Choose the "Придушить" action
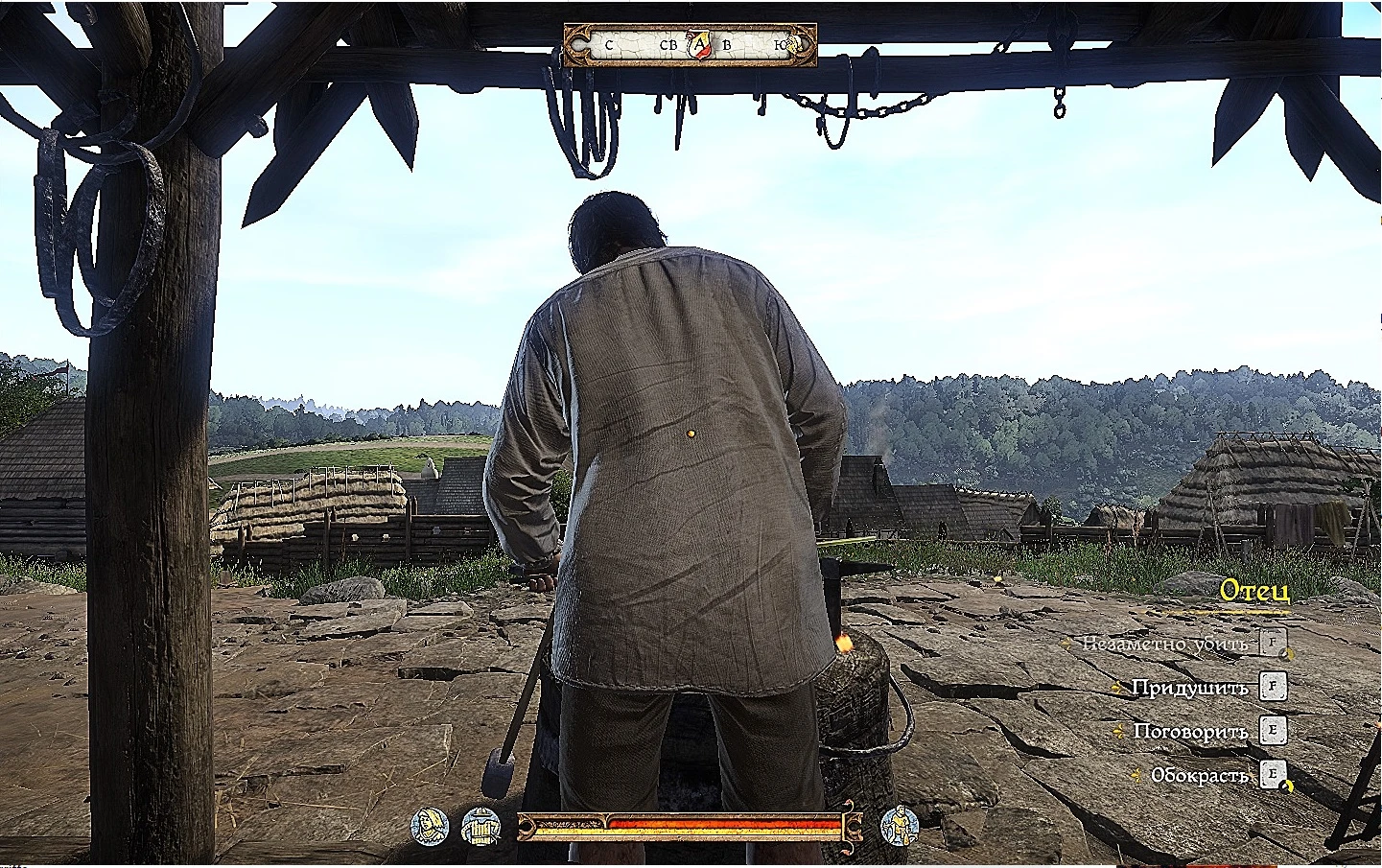This screenshot has height=868, width=1382. [x=1191, y=688]
